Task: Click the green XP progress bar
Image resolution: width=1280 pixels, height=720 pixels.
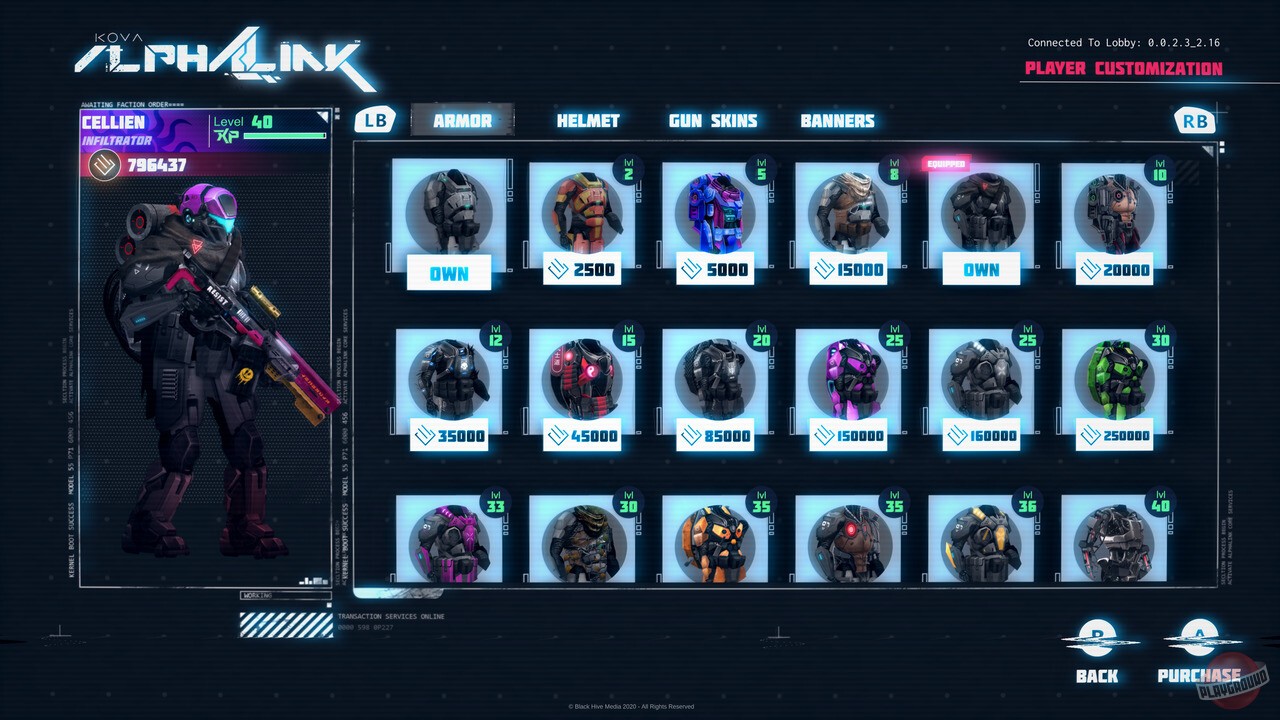Action: click(283, 136)
